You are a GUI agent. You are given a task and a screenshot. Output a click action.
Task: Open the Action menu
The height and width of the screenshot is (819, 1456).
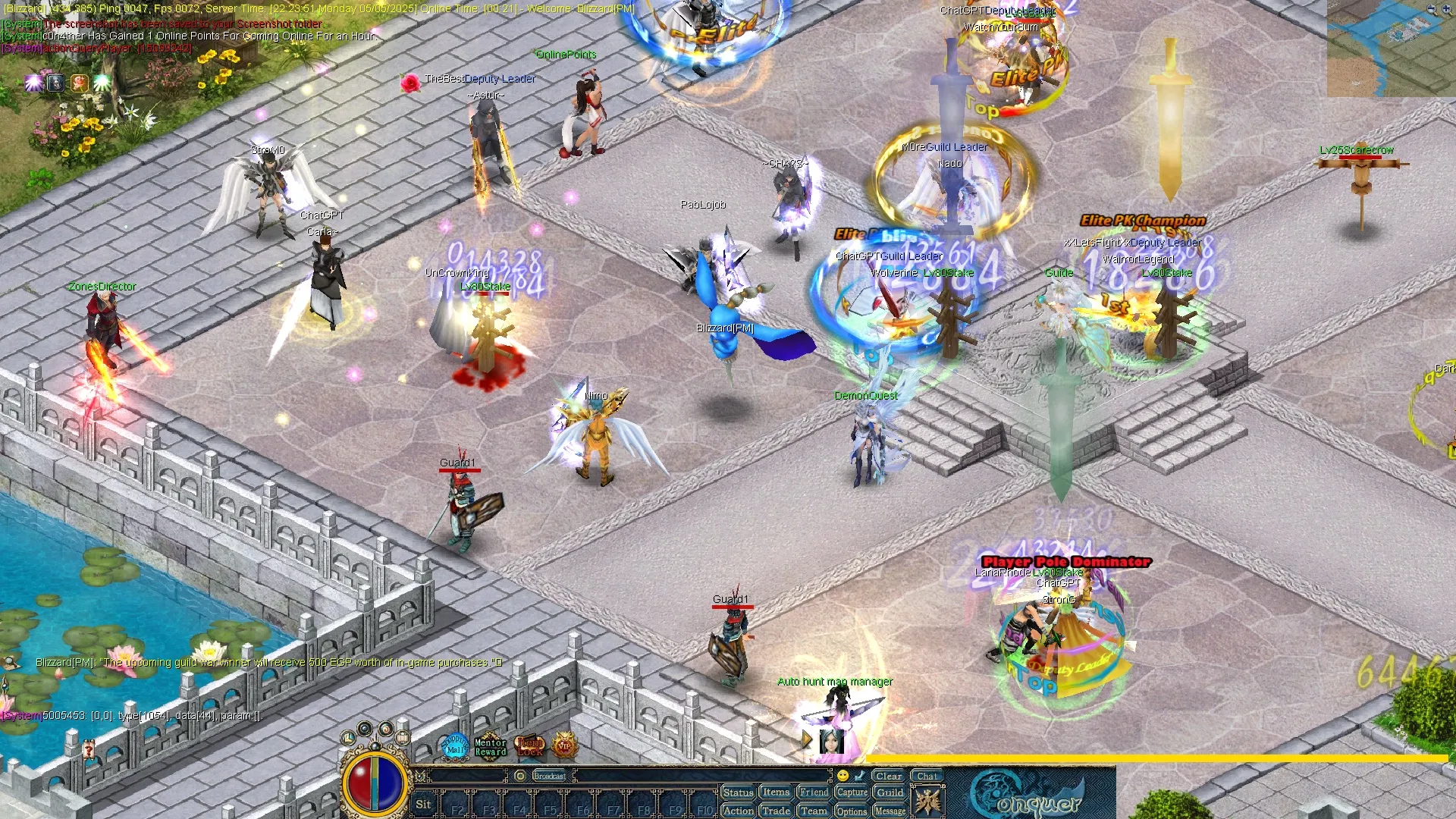tap(738, 811)
